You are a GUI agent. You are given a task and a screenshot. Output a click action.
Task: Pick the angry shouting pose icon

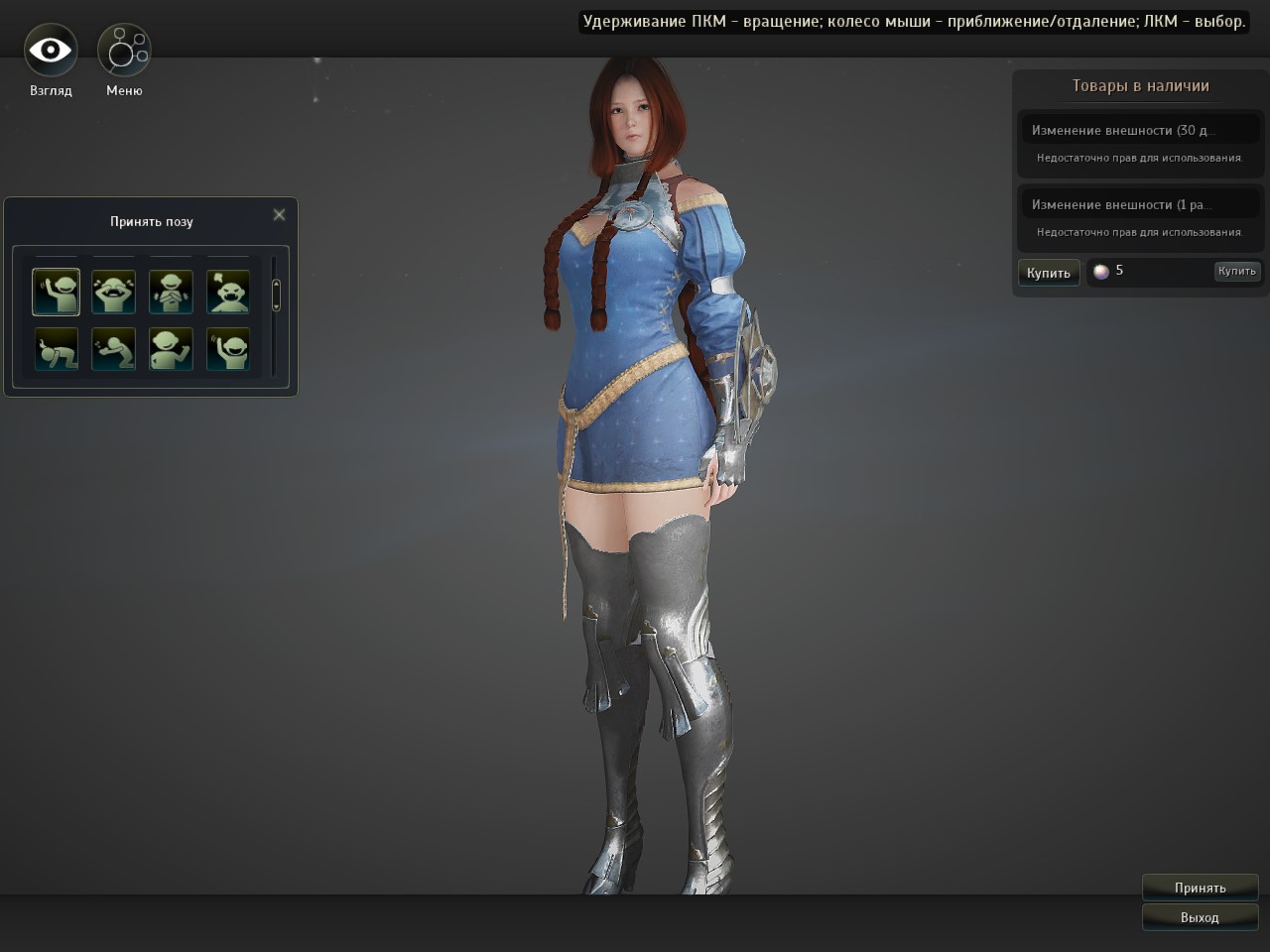click(228, 292)
